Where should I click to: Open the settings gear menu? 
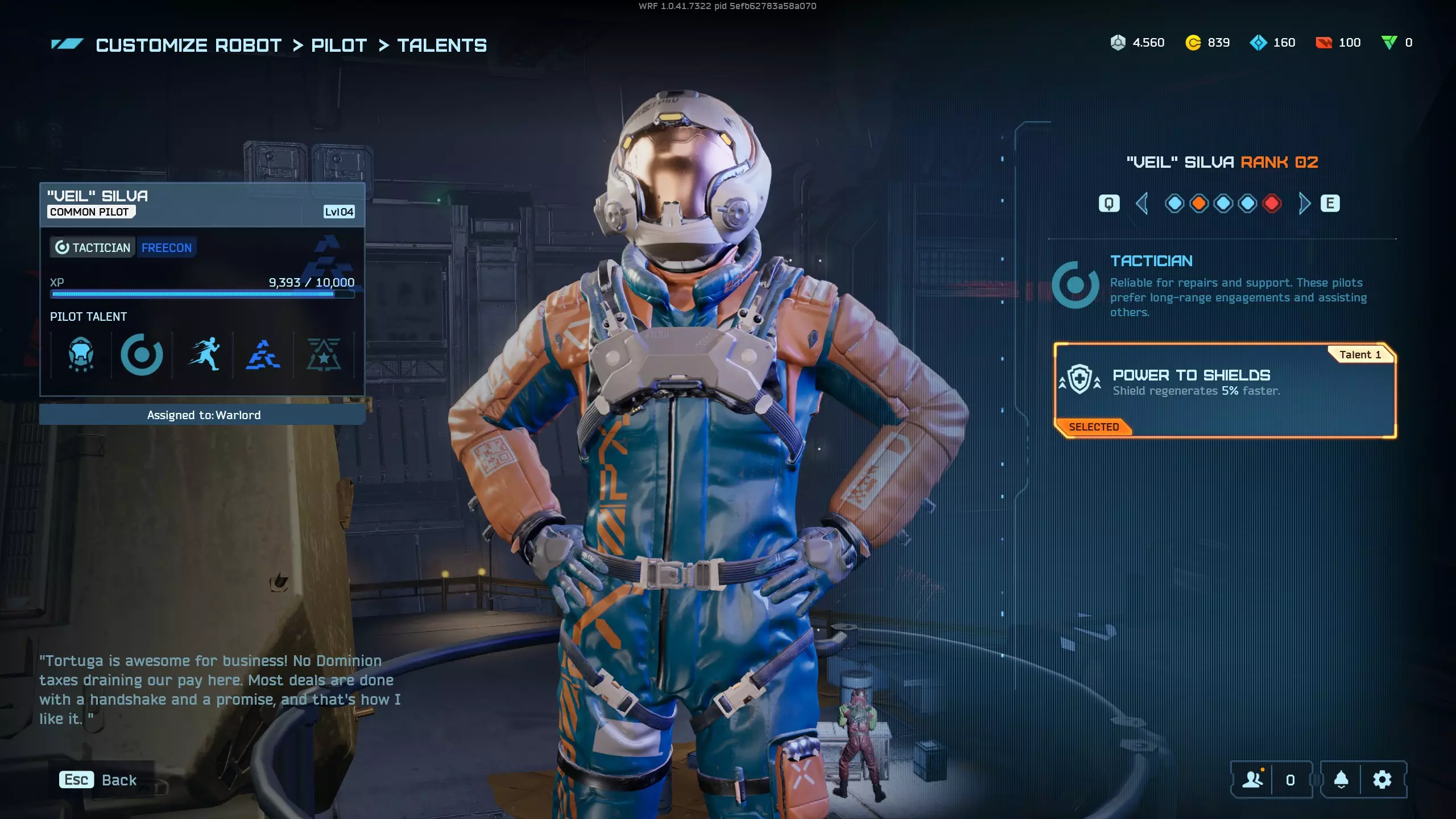click(1382, 780)
